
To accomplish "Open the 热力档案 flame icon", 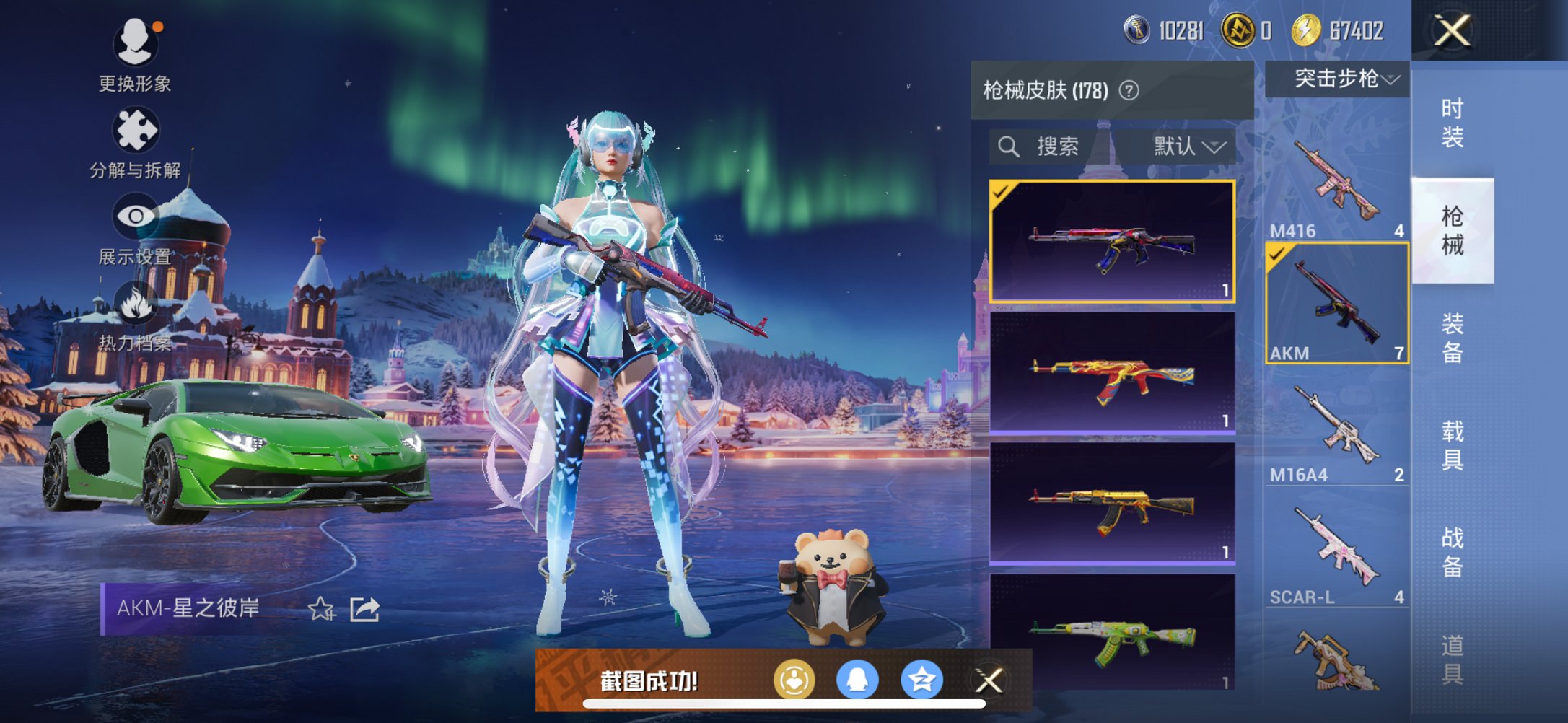I will (x=138, y=302).
